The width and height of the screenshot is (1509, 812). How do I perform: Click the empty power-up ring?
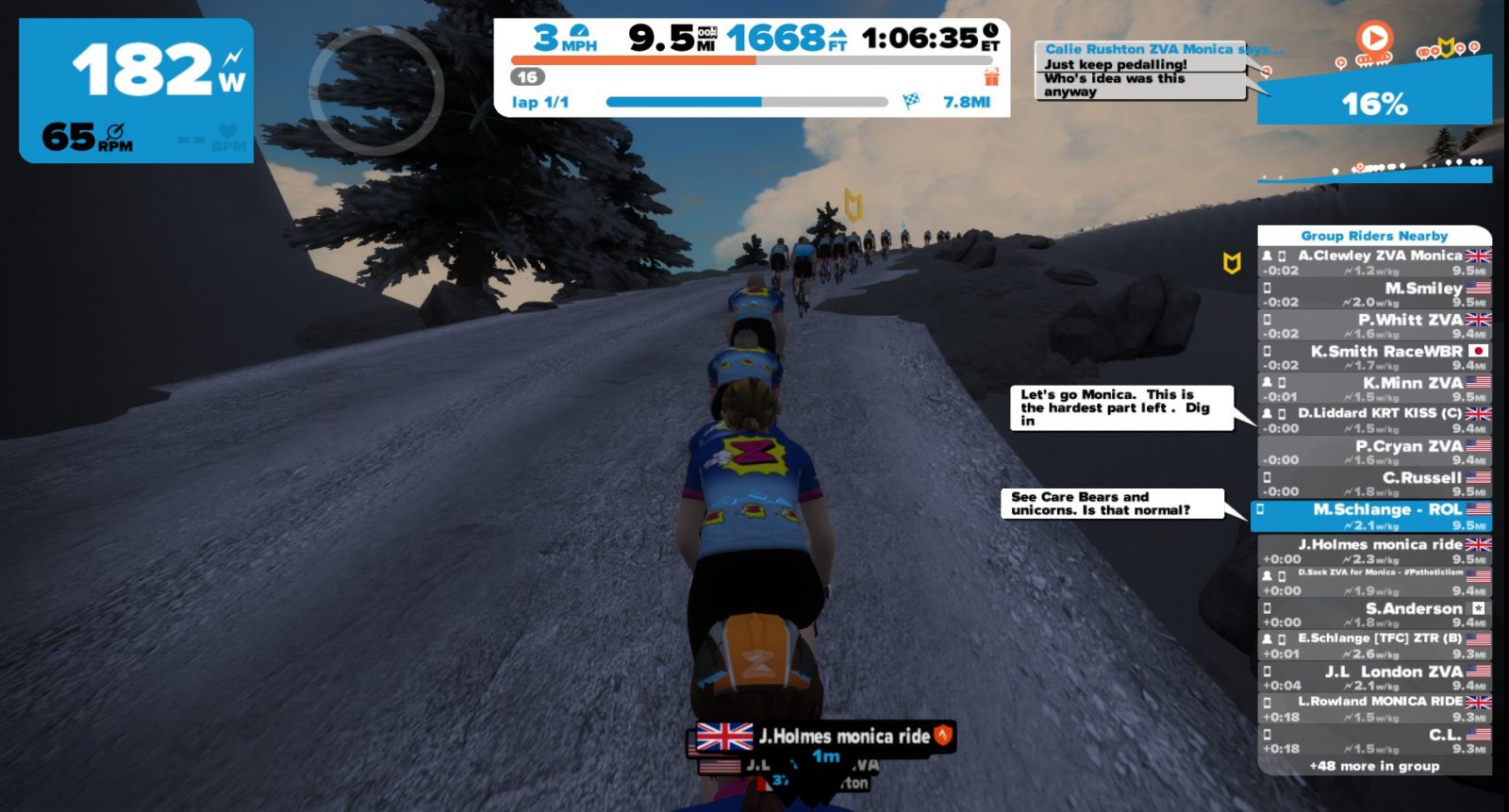click(x=376, y=91)
